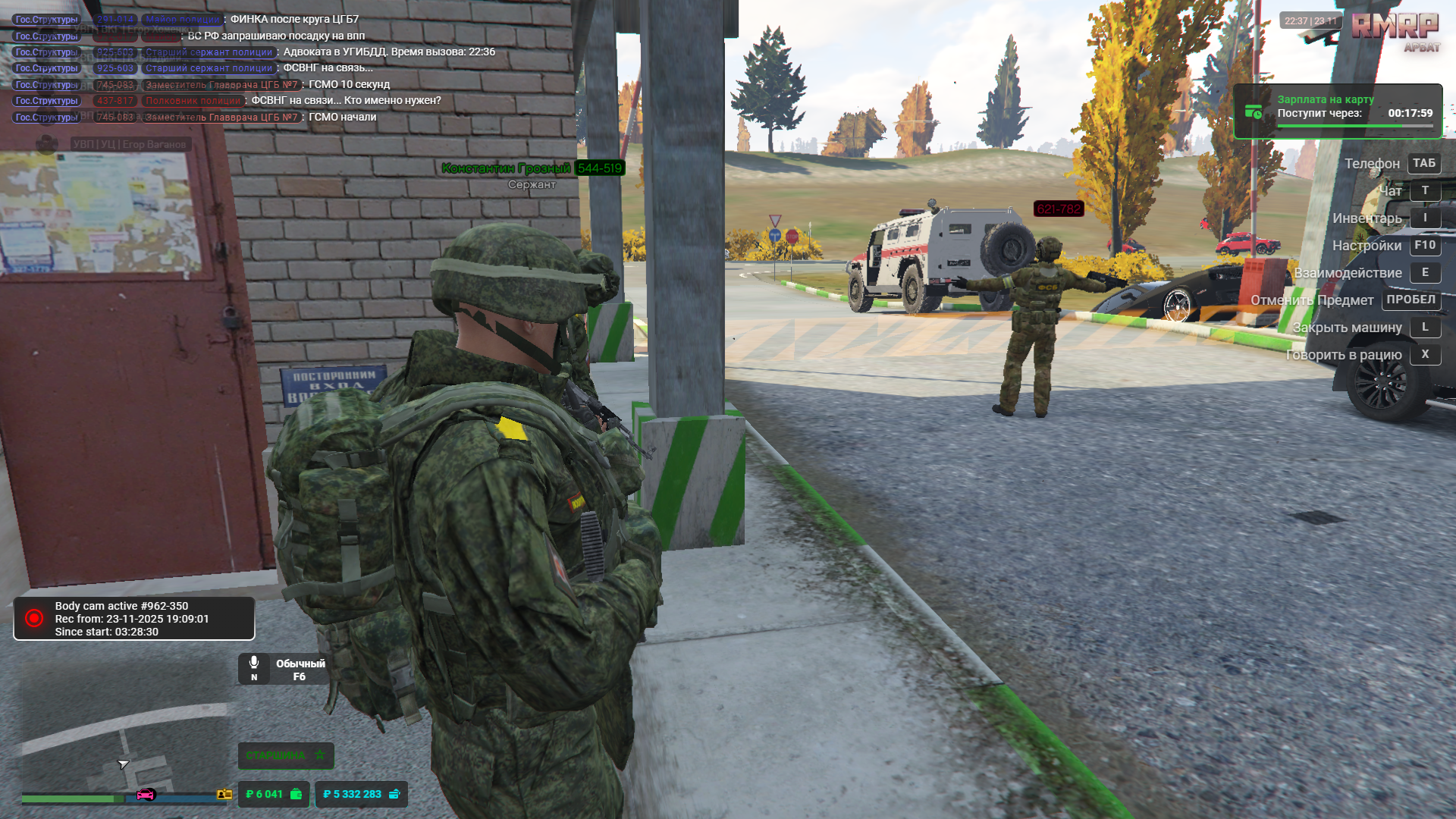Click the cyan bank card icon near ₽ 5 332 283
Screen dimensions: 1456x819
point(394,794)
